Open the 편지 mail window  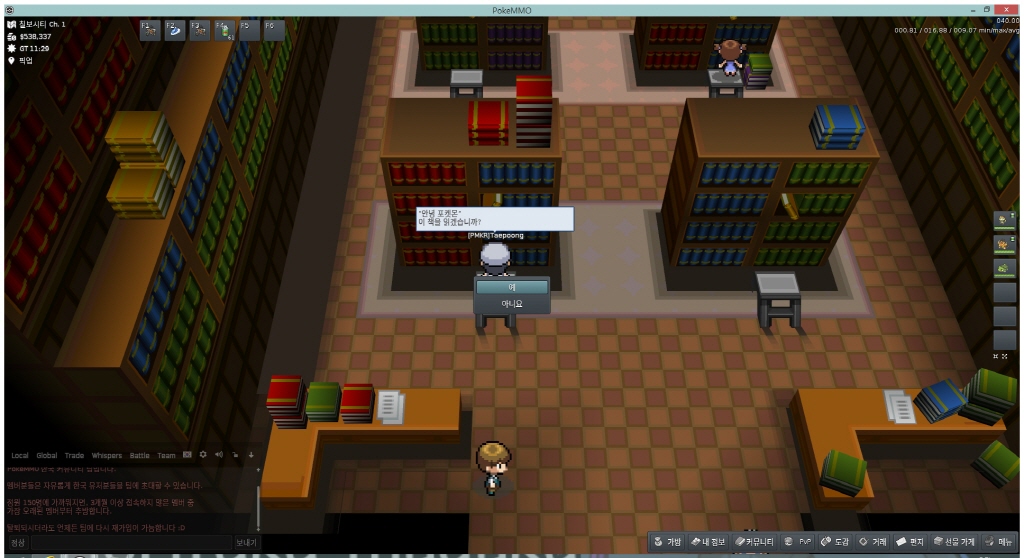pos(910,541)
